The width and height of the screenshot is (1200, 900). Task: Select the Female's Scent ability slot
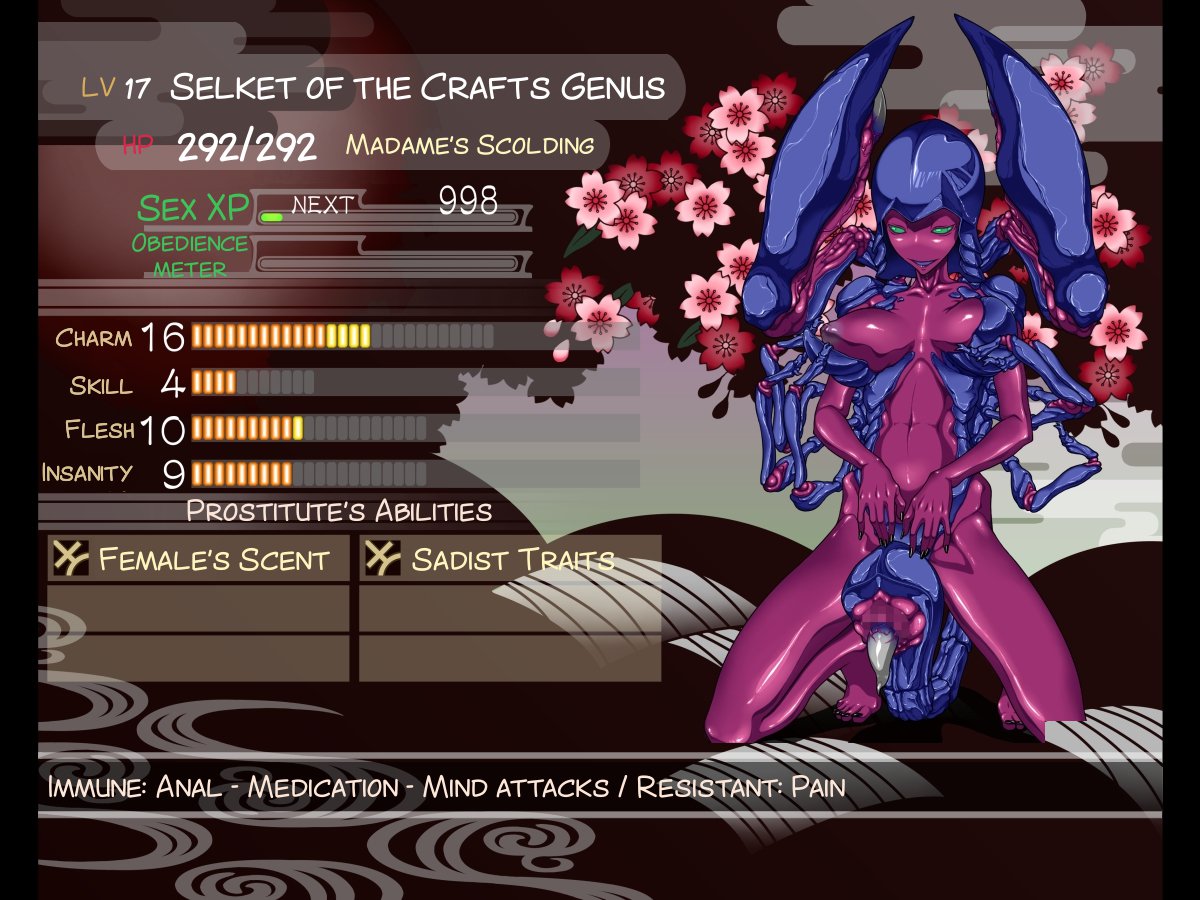click(199, 559)
